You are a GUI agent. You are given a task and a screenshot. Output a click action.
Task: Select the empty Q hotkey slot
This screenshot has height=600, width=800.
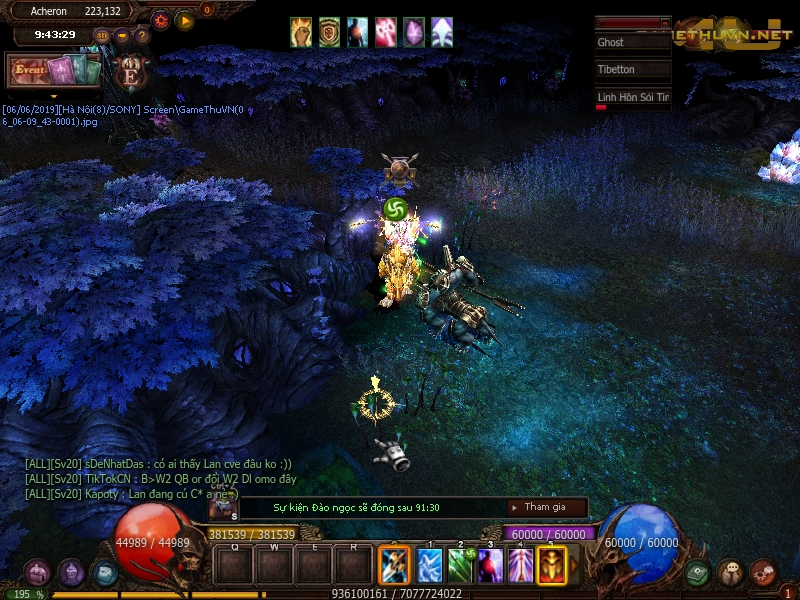coord(234,565)
